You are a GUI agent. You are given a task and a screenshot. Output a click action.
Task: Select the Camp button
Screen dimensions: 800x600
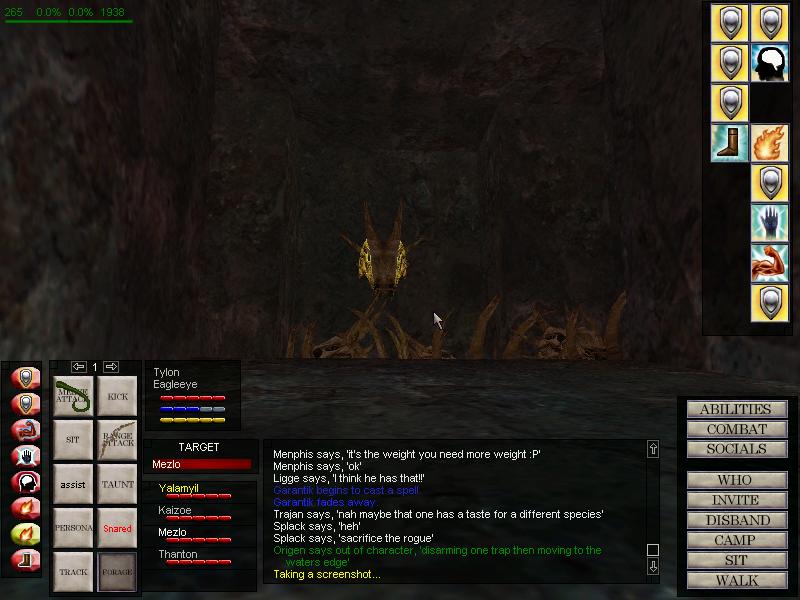[x=735, y=540]
